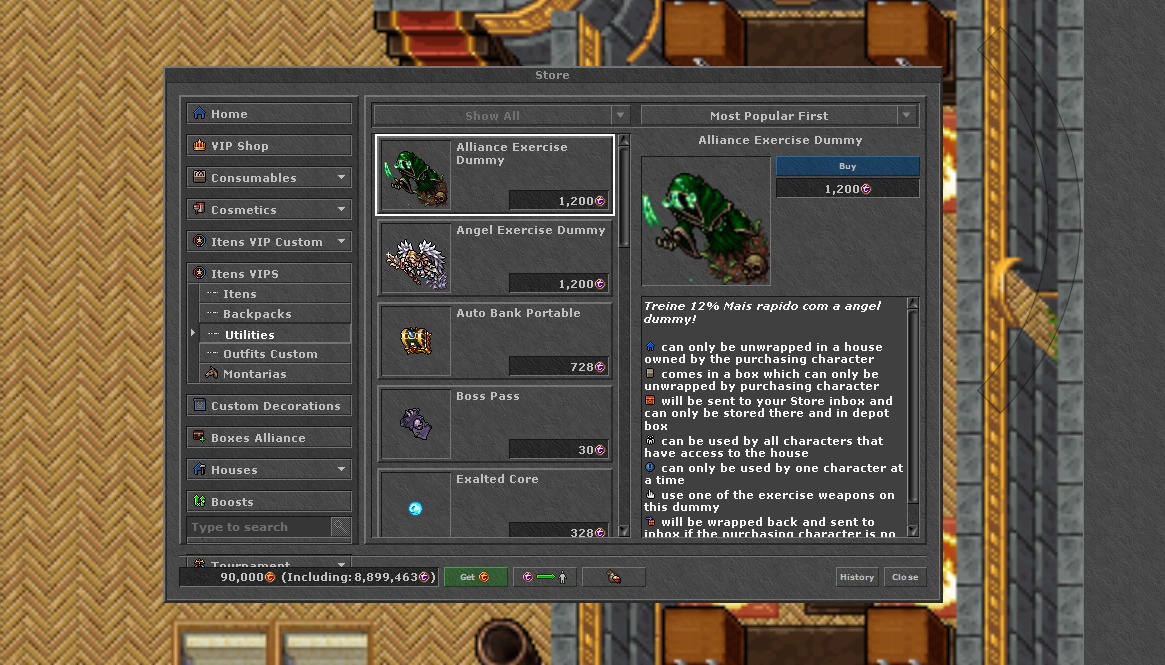Open the purchase History
The image size is (1165, 665).
coord(857,577)
